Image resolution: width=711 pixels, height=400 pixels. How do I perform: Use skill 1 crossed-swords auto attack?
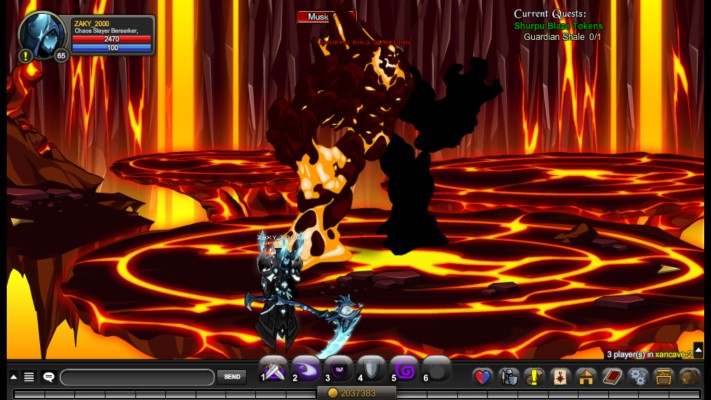click(274, 368)
